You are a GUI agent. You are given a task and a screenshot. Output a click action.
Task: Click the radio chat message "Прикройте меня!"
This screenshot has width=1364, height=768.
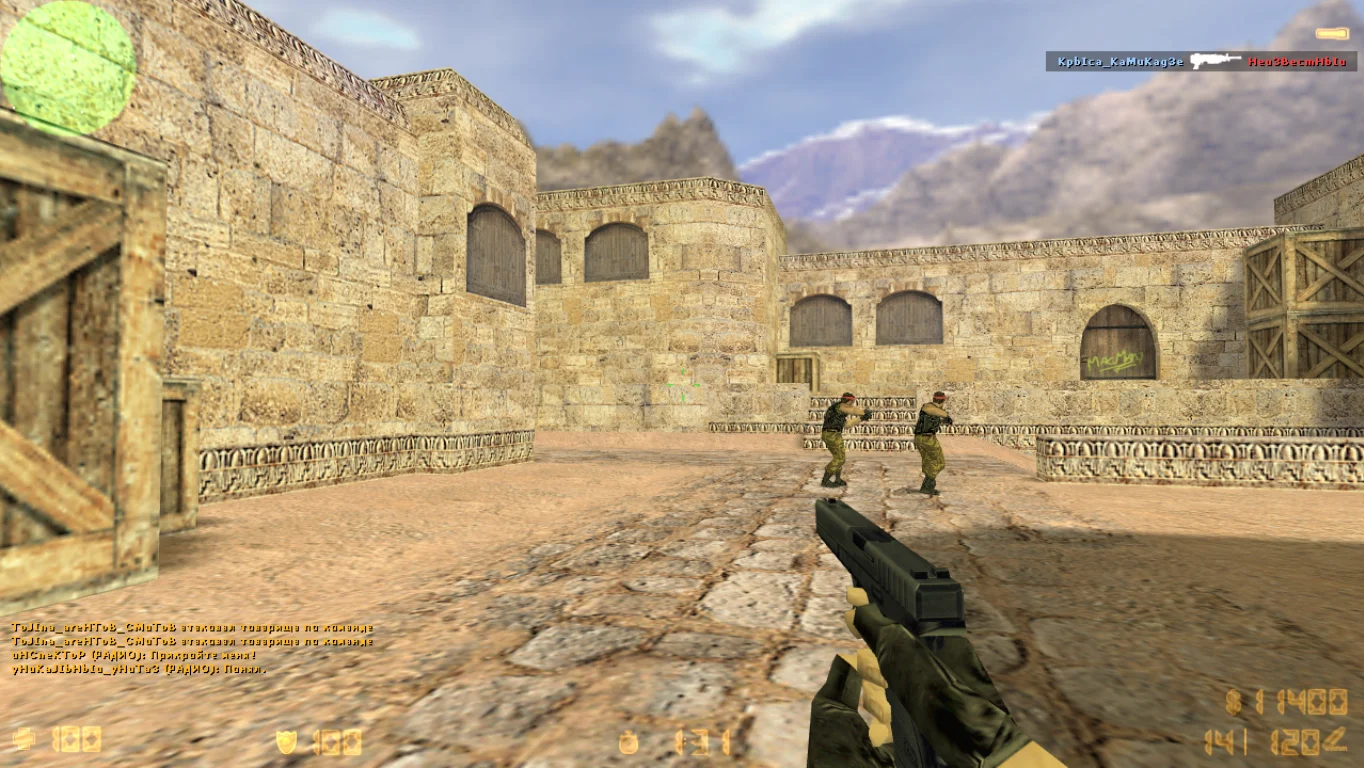coord(134,655)
